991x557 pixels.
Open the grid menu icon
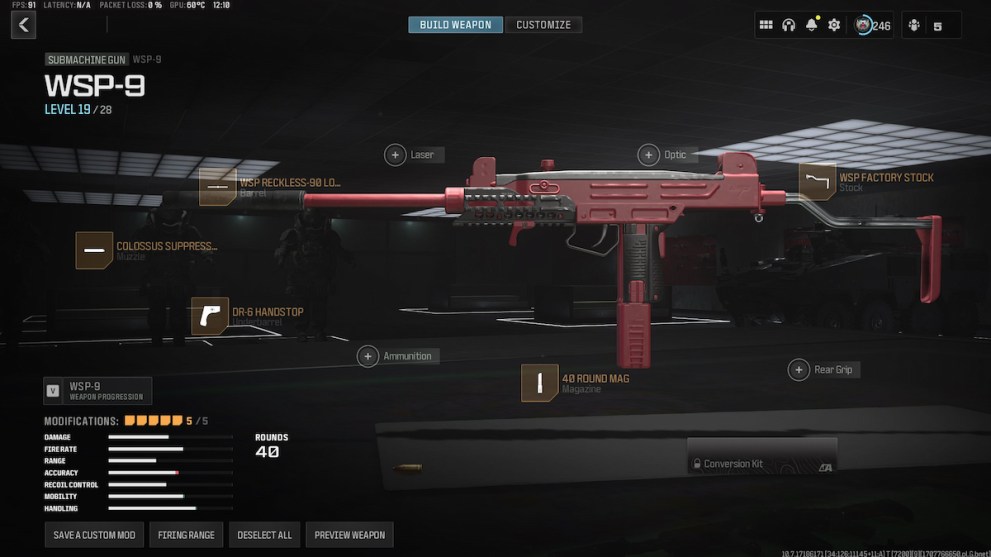click(x=766, y=25)
